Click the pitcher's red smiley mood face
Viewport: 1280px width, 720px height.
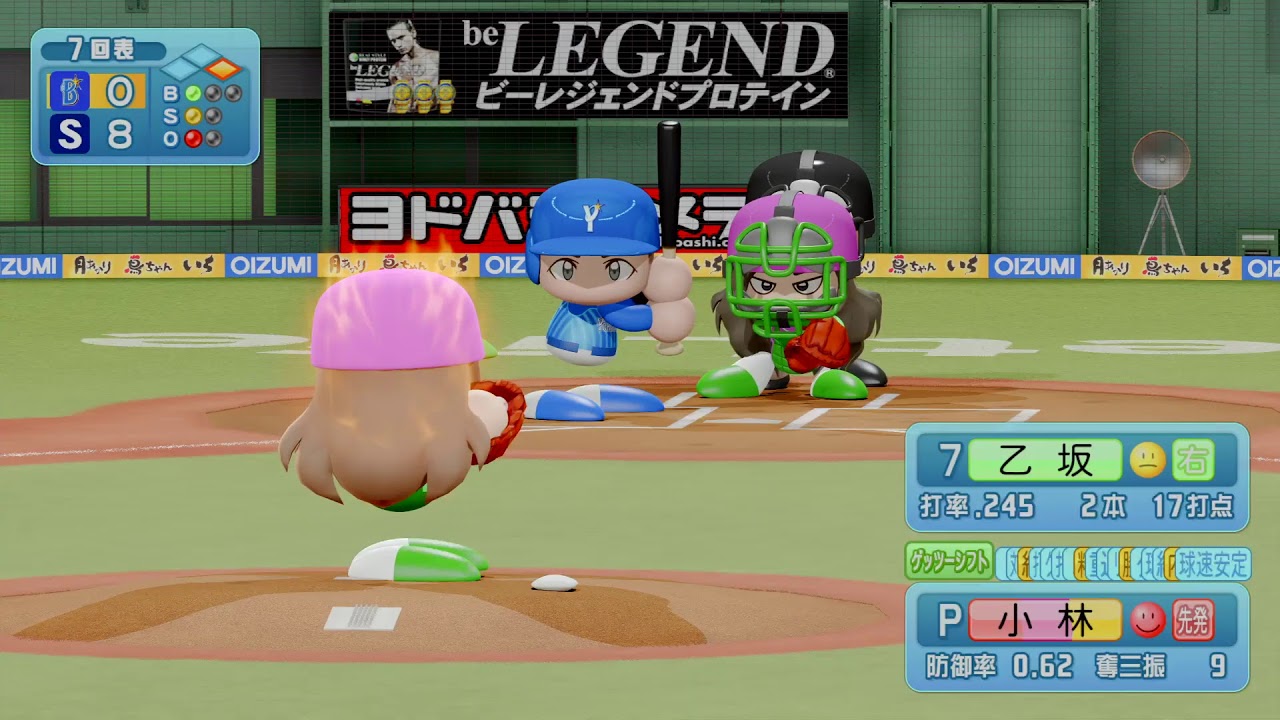click(1147, 621)
